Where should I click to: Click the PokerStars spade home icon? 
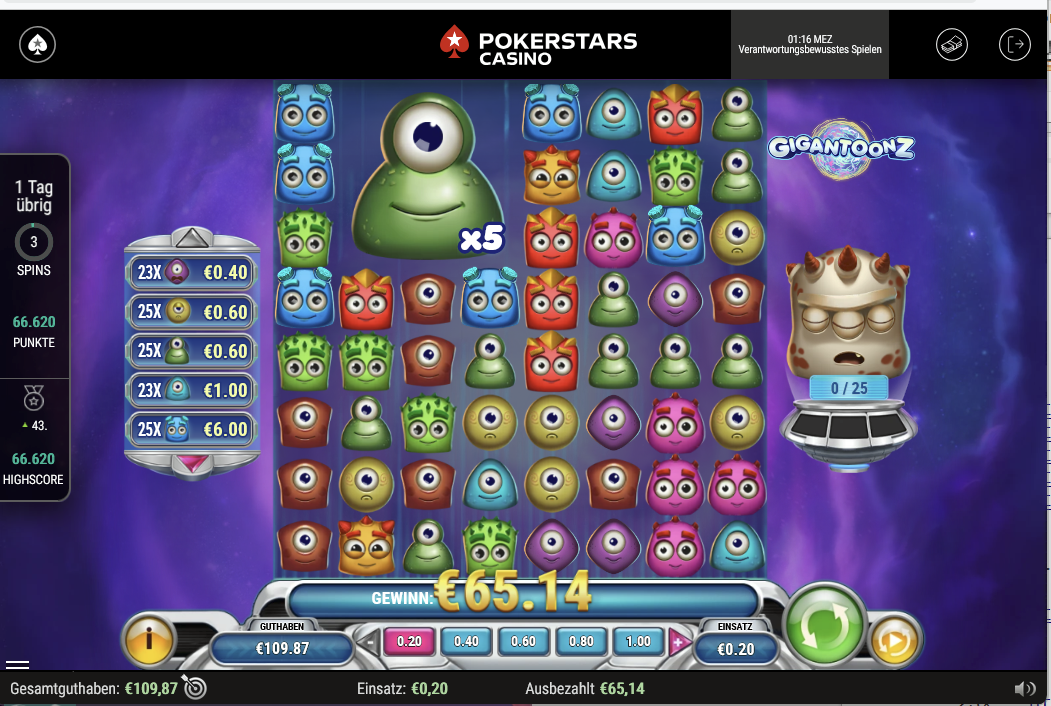click(37, 45)
